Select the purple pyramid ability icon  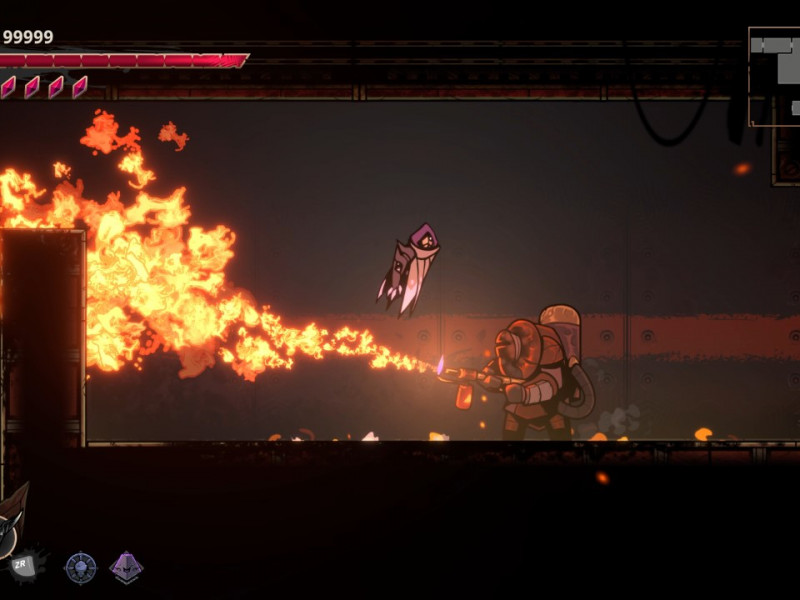click(126, 568)
